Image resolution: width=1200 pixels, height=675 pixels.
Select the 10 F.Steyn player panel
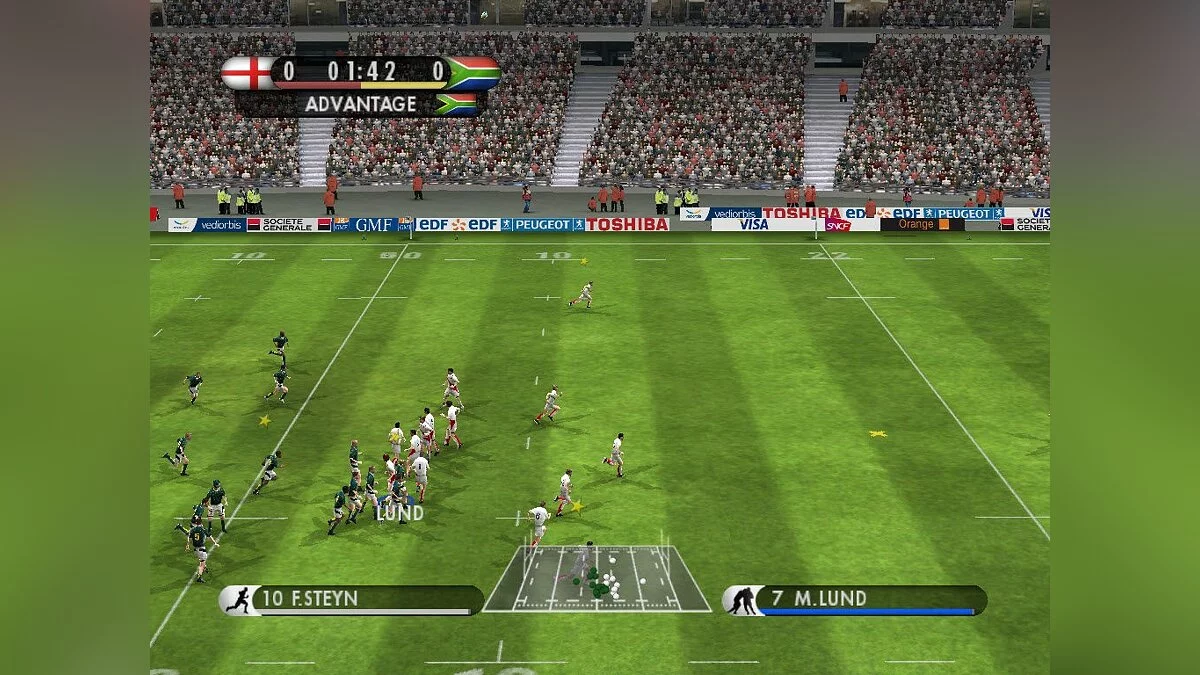pyautogui.click(x=352, y=600)
